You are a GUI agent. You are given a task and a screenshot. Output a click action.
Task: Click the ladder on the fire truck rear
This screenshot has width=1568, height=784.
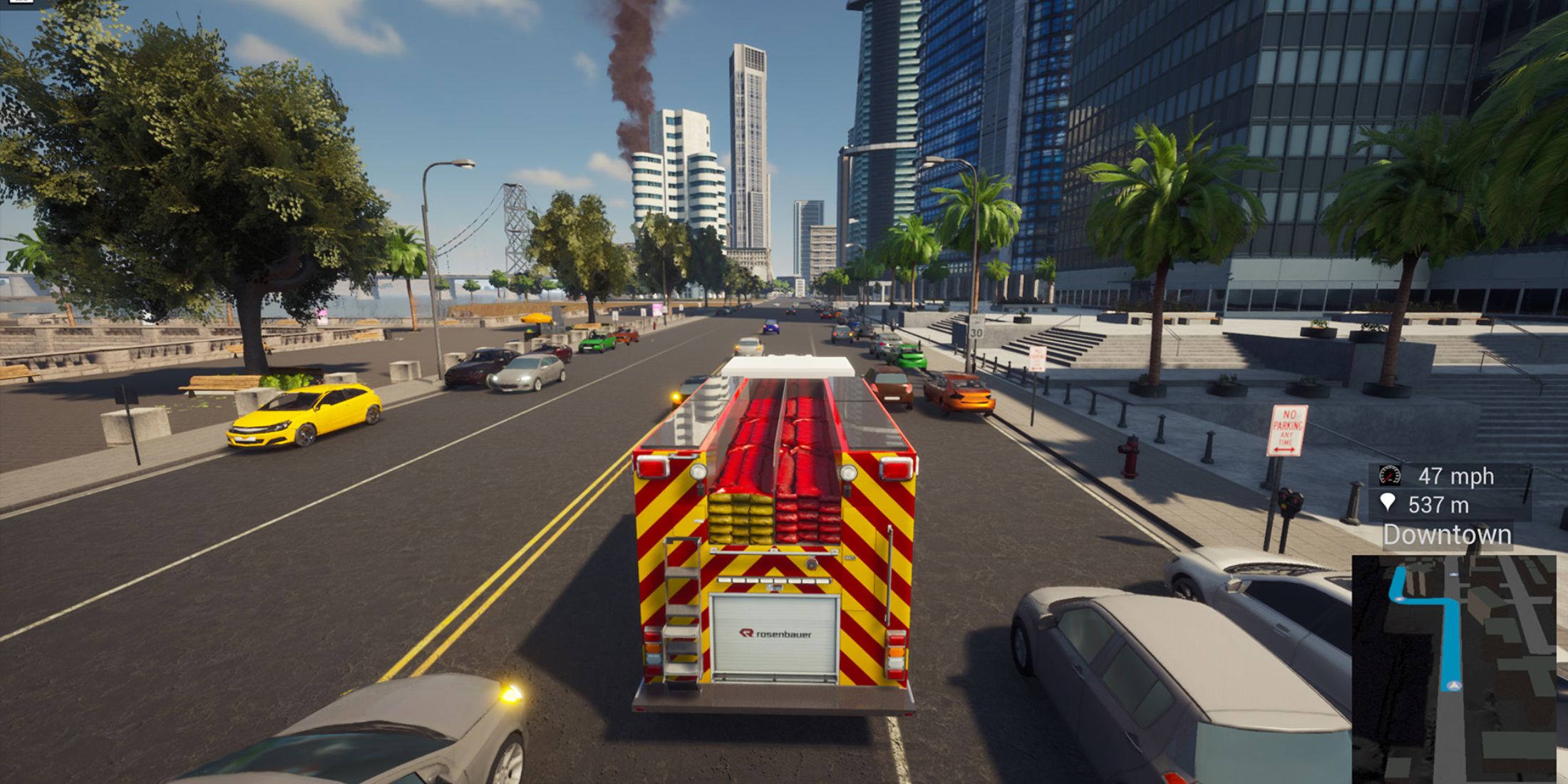pyautogui.click(x=681, y=606)
